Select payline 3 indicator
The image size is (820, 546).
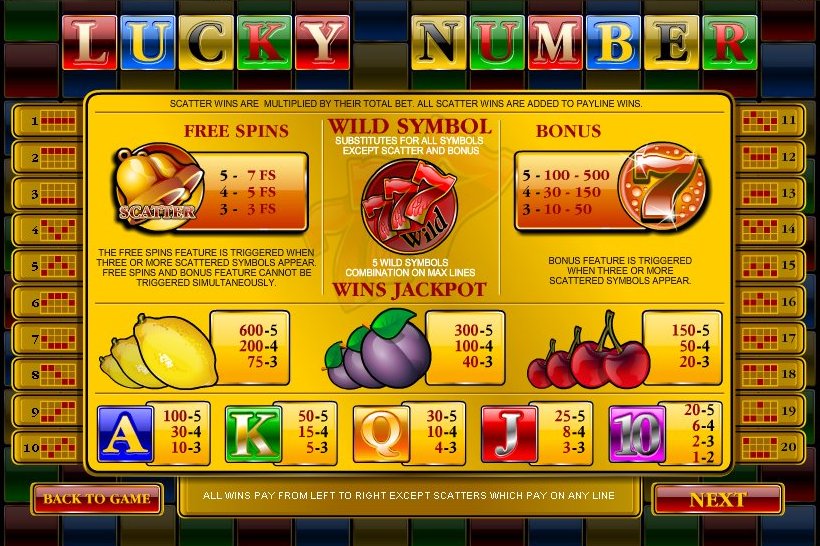48,194
